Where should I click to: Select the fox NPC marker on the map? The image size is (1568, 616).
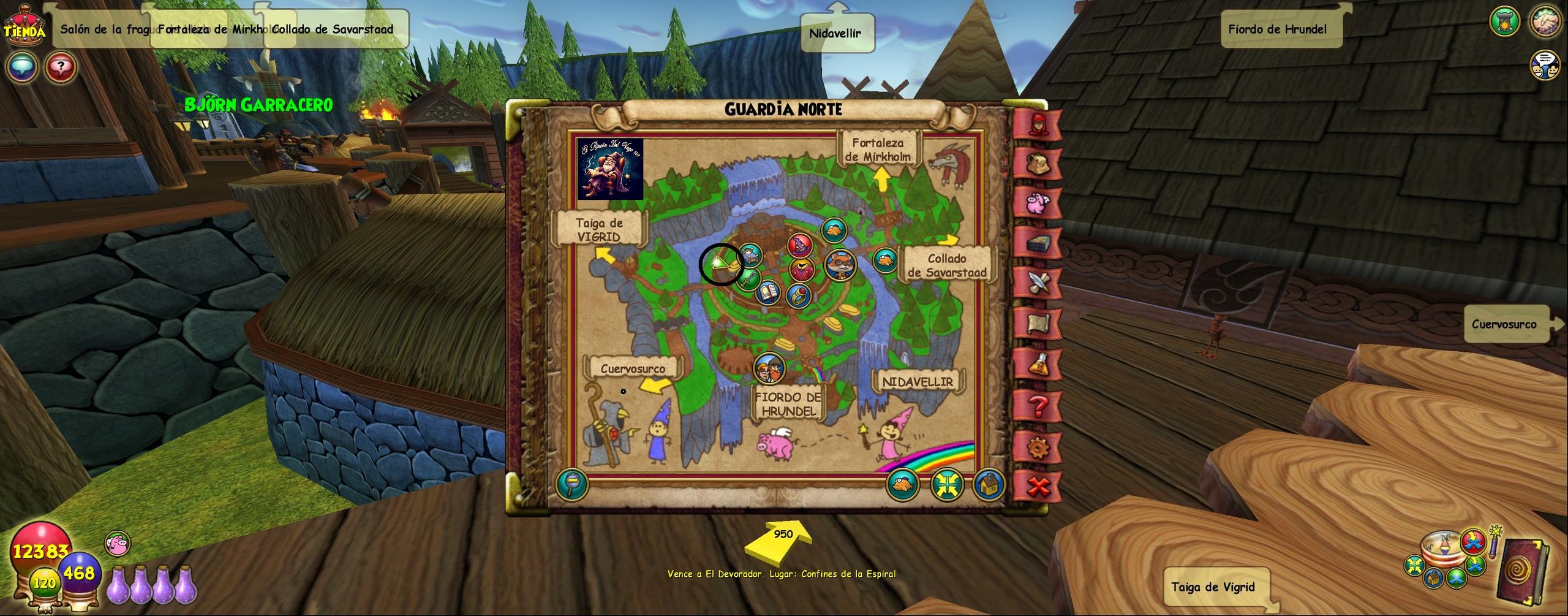[x=839, y=264]
